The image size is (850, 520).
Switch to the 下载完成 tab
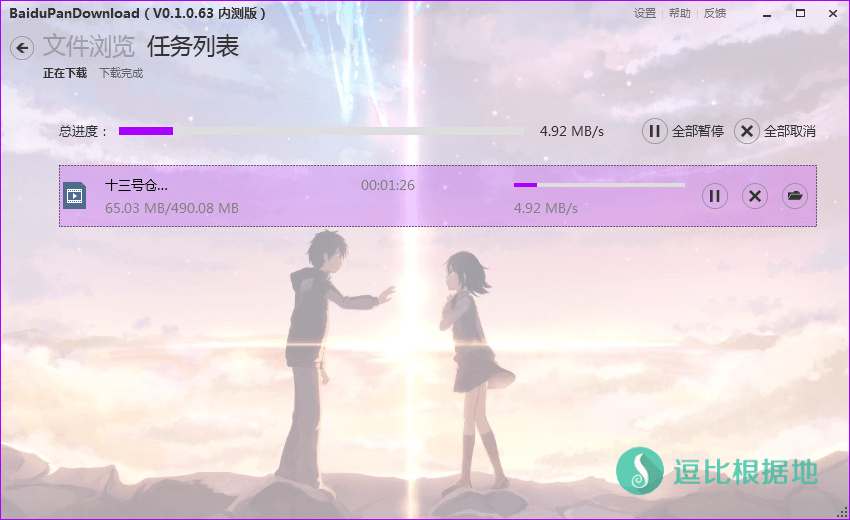point(121,73)
